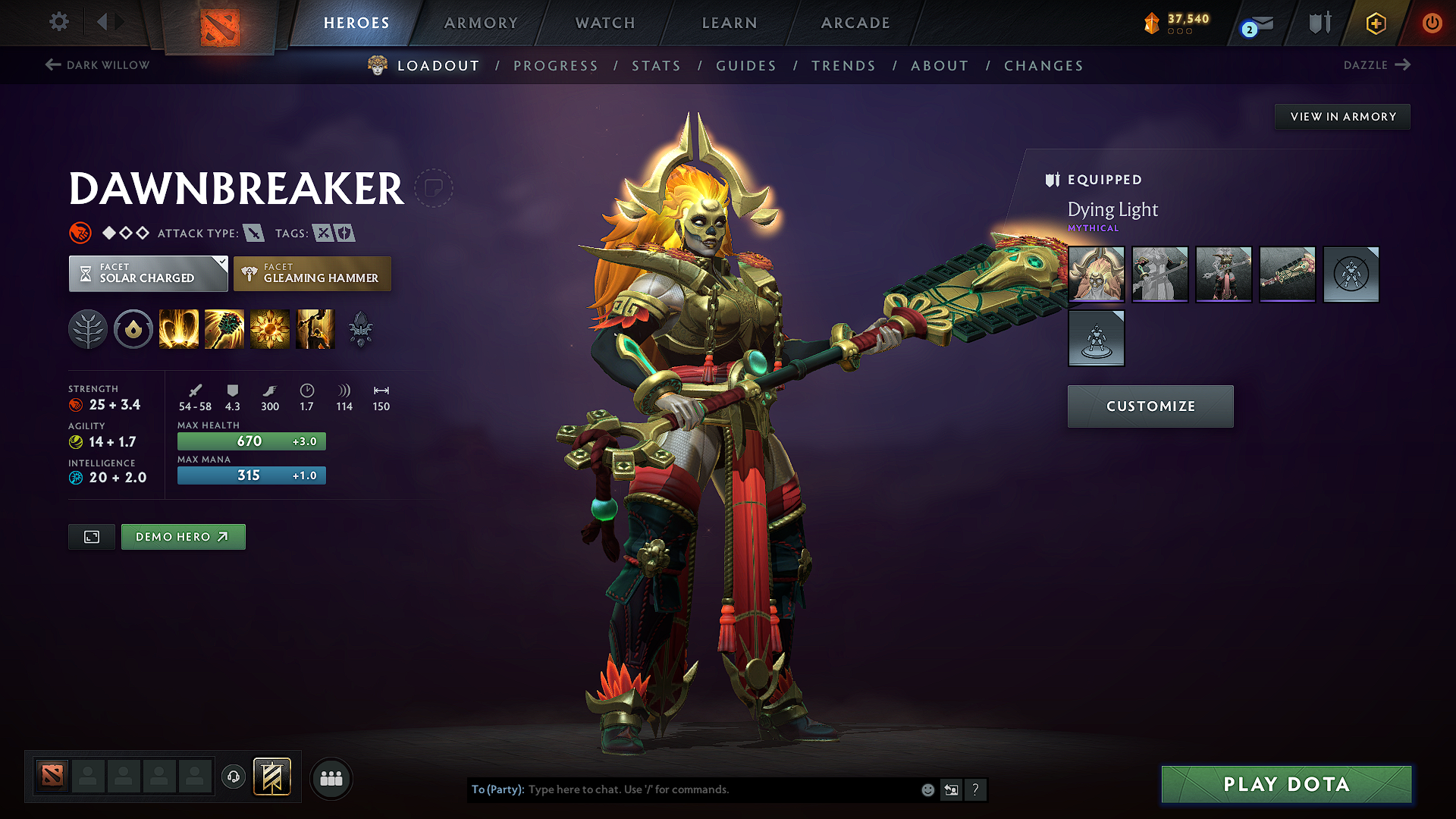Click the Aghanim's upgrades icon
This screenshot has width=1456, height=819.
tap(361, 328)
